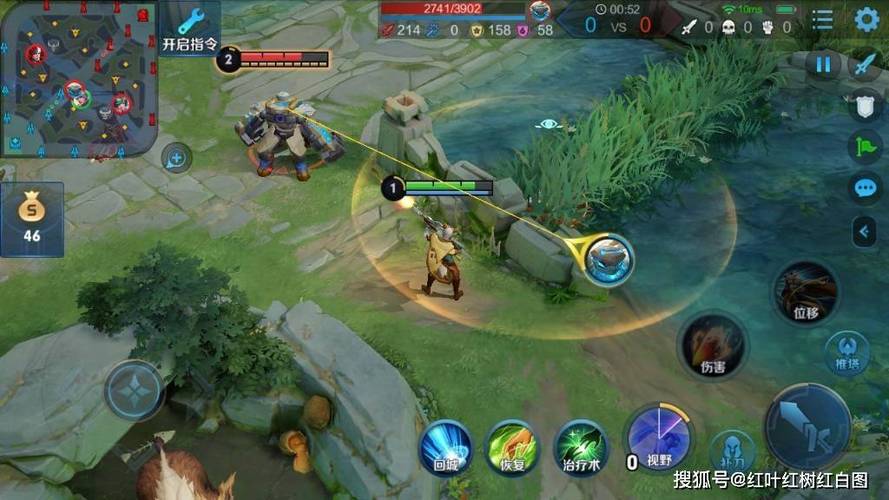The image size is (889, 500).
Task: Open the minimap
Action: [78, 77]
